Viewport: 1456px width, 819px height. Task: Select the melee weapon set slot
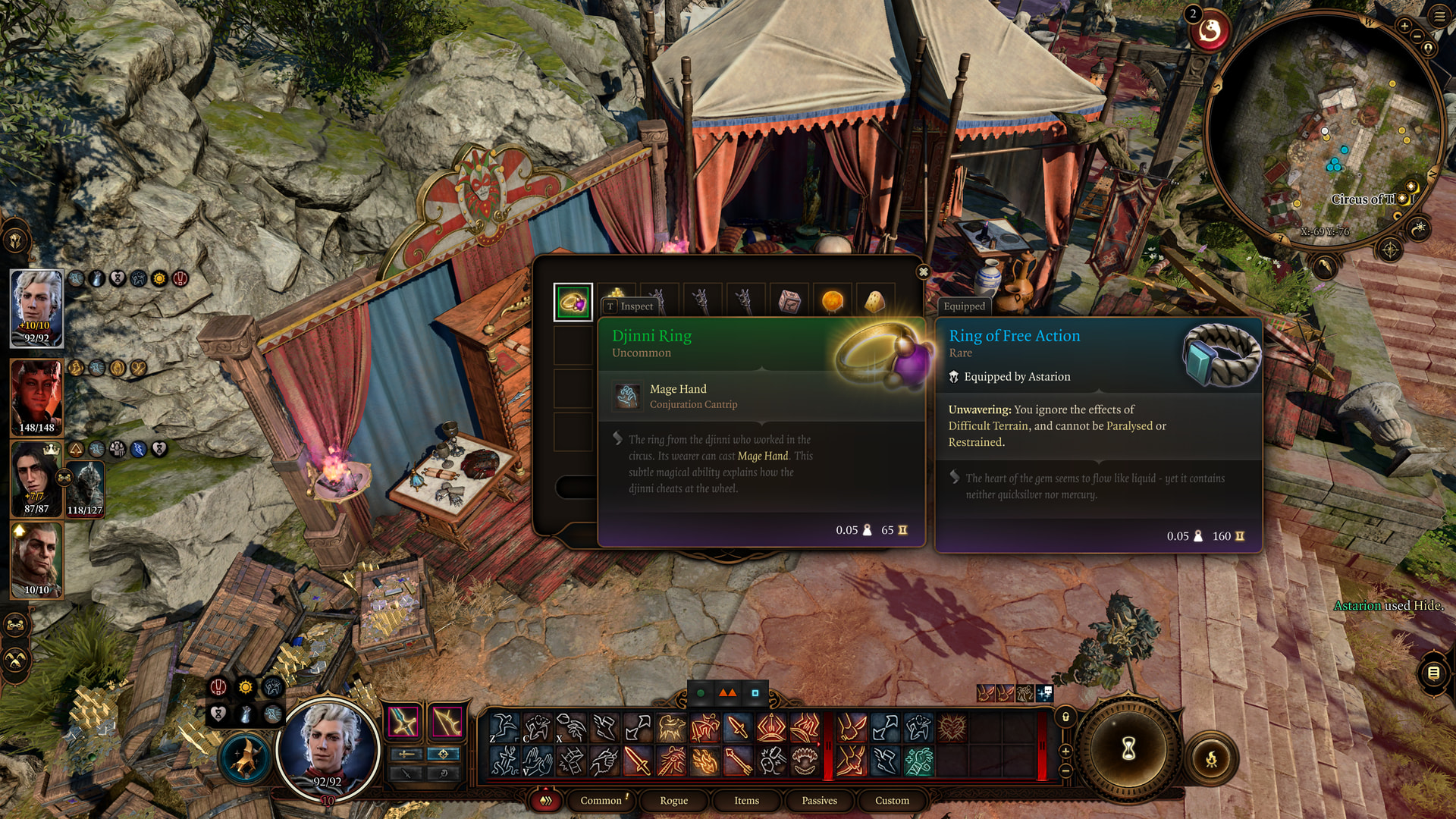coord(403,722)
